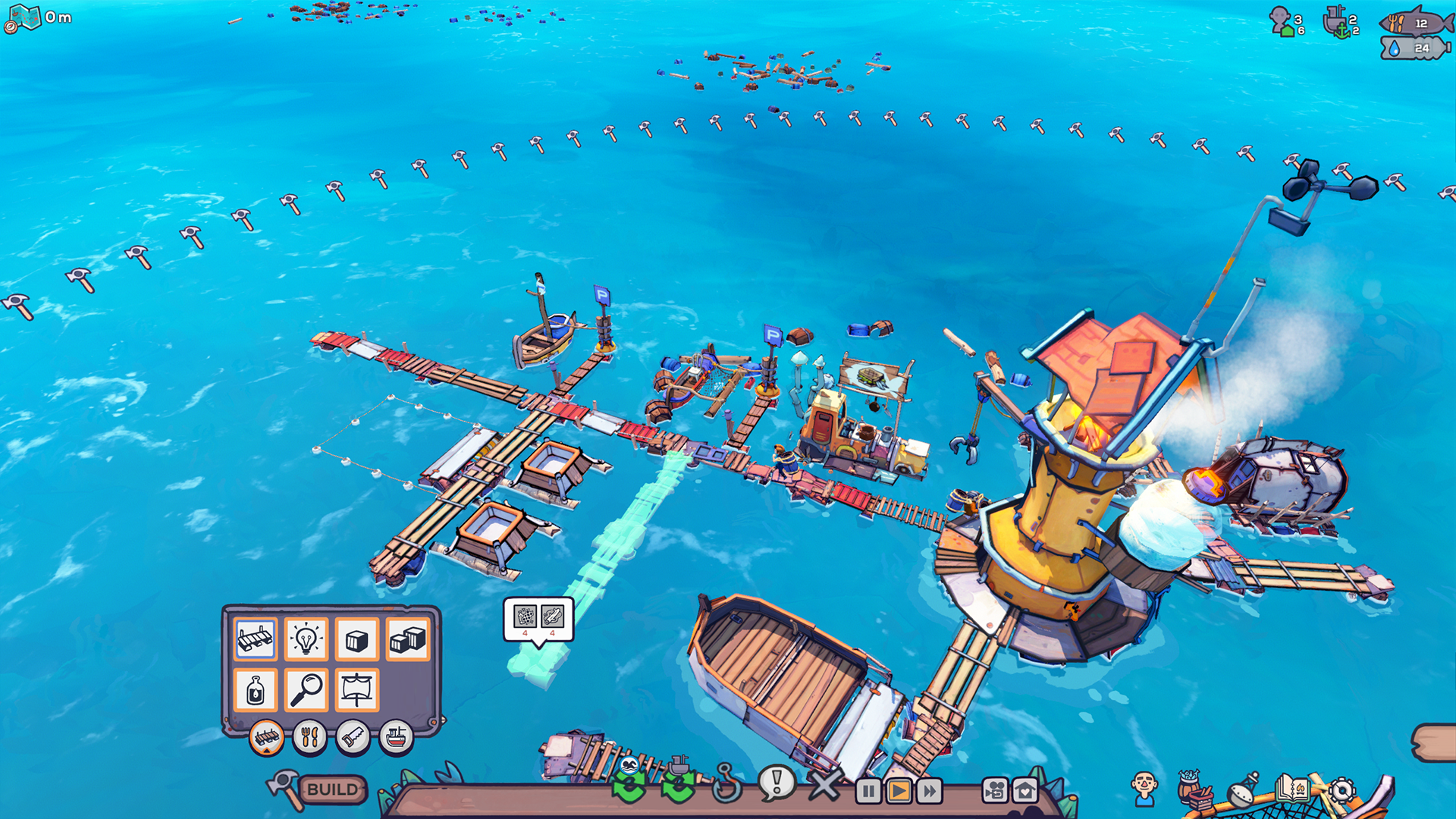Pause the game
The height and width of the screenshot is (819, 1456).
click(868, 792)
